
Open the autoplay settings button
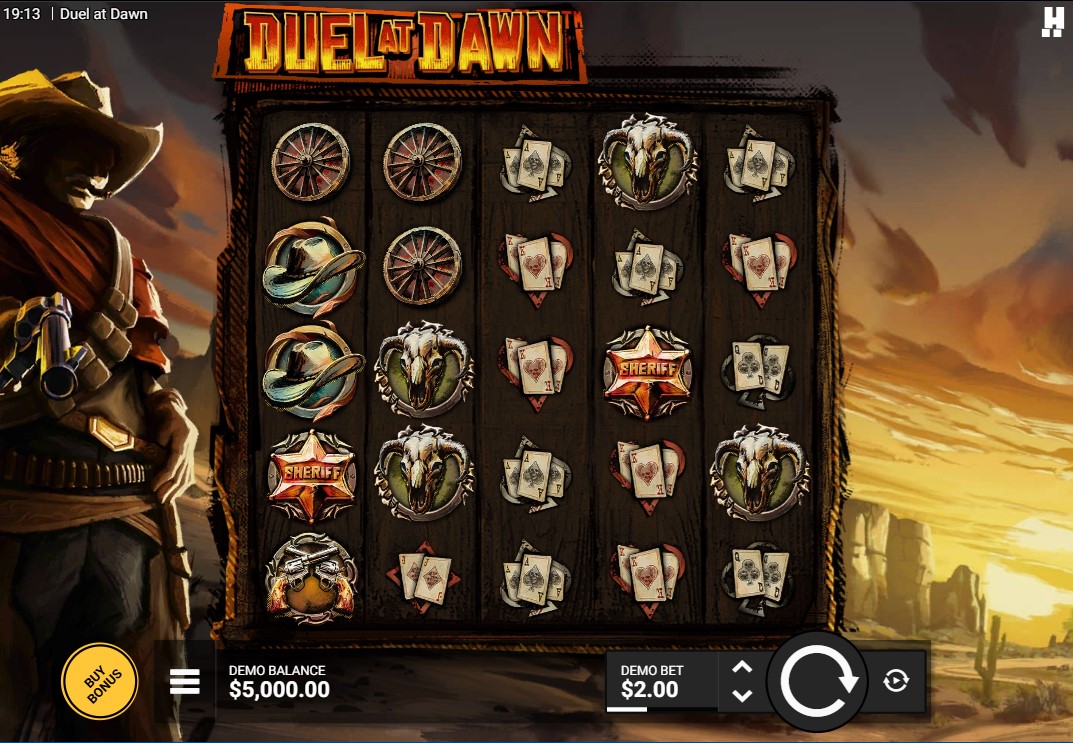tap(896, 681)
